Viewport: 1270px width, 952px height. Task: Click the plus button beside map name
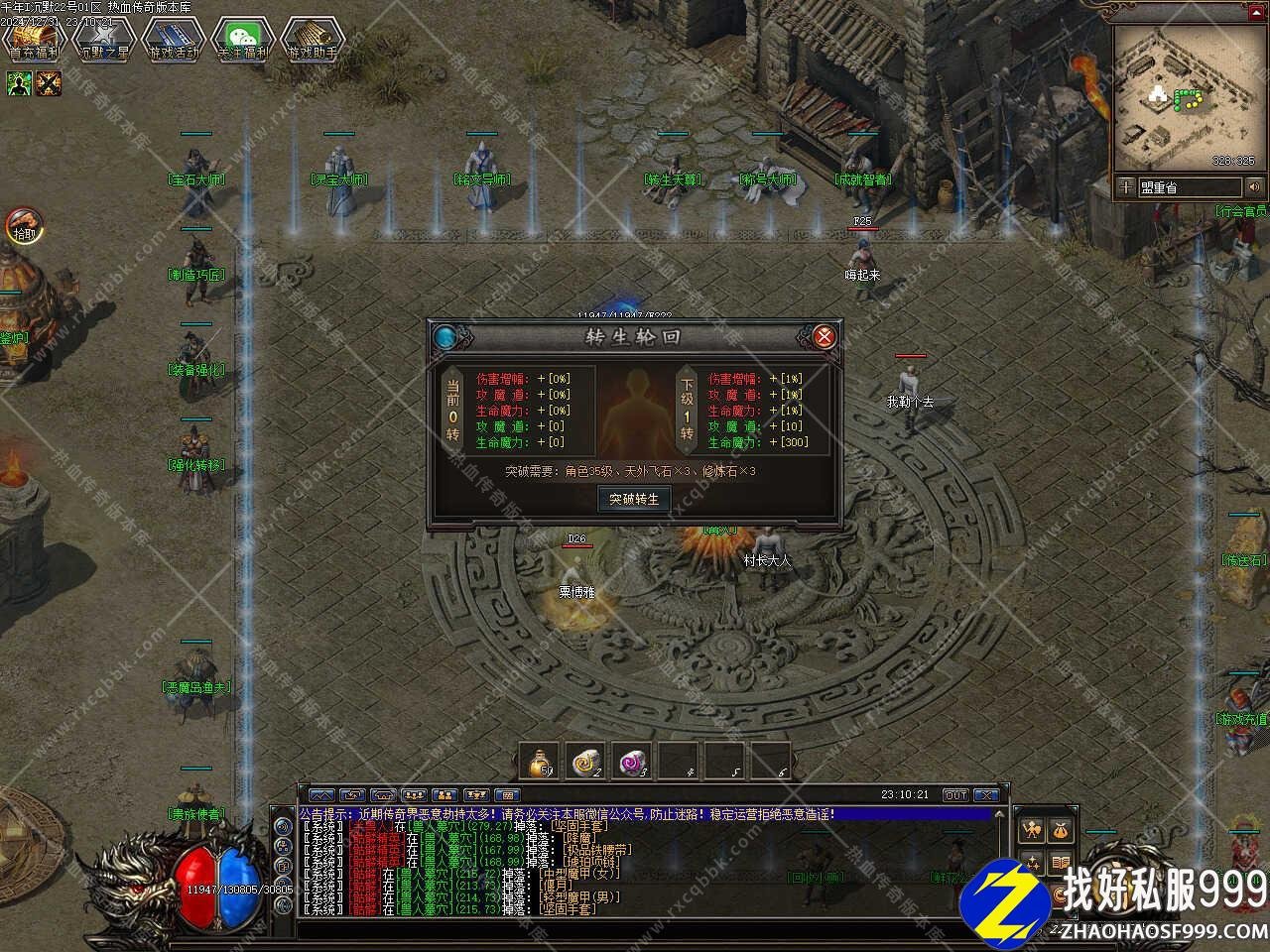tap(1126, 187)
